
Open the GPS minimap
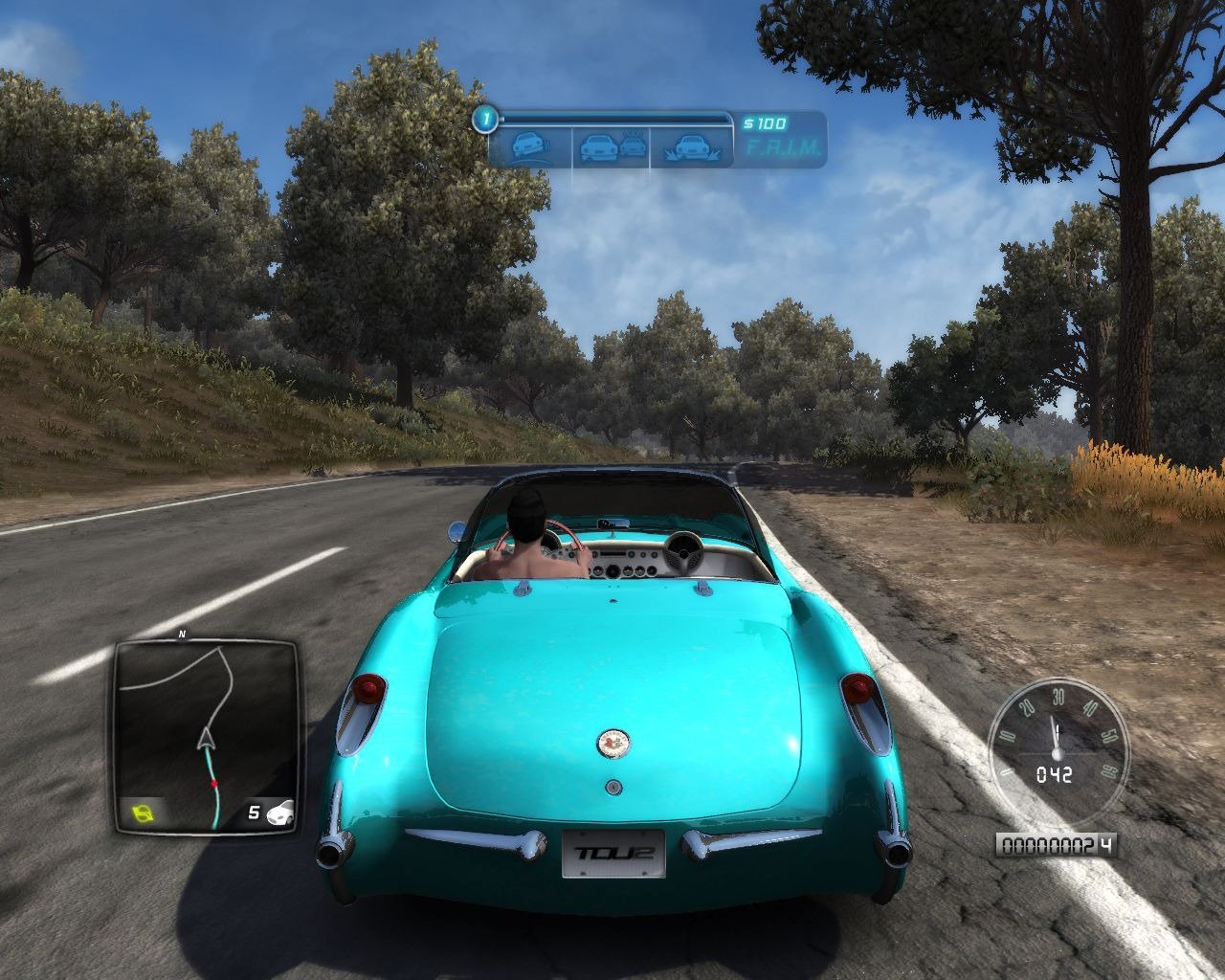point(205,735)
